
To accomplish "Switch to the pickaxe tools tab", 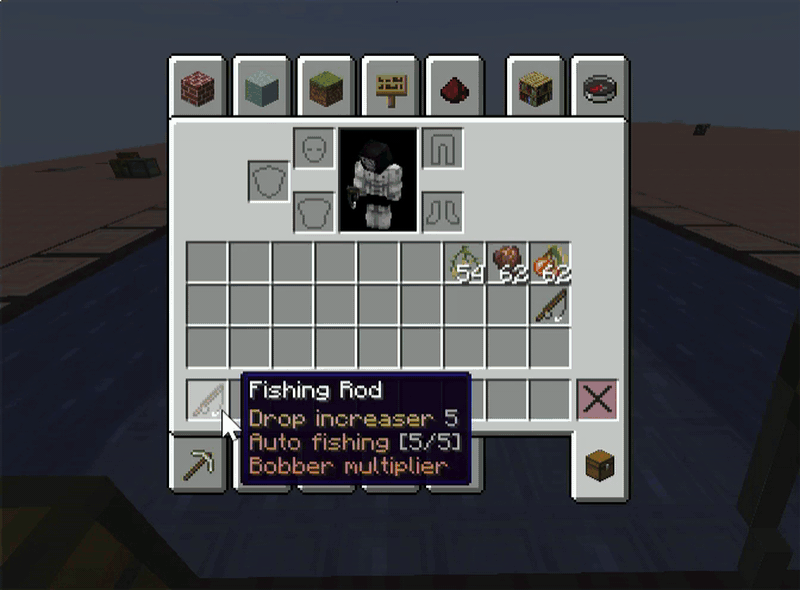I will 197,465.
